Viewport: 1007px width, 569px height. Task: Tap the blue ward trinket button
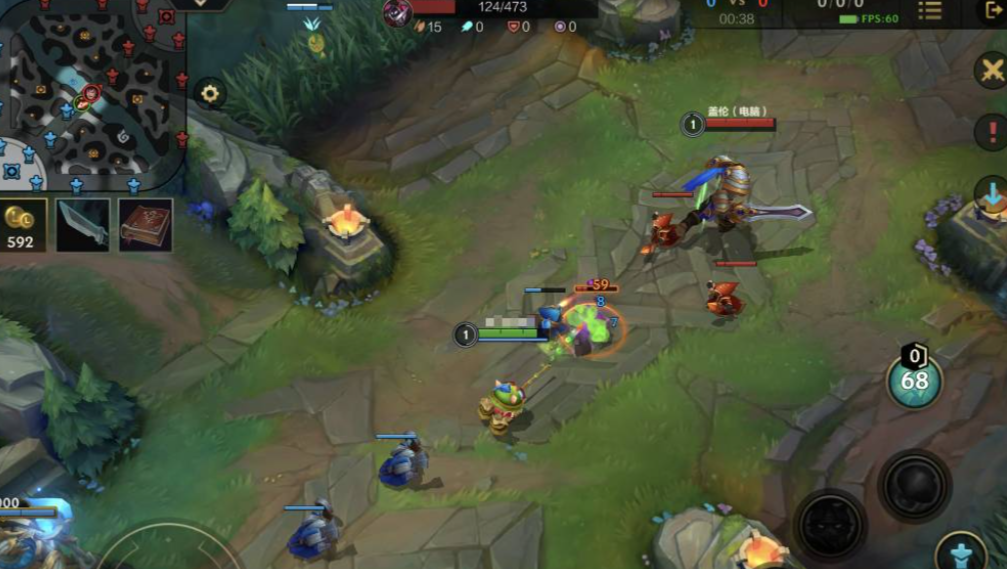coord(961,552)
